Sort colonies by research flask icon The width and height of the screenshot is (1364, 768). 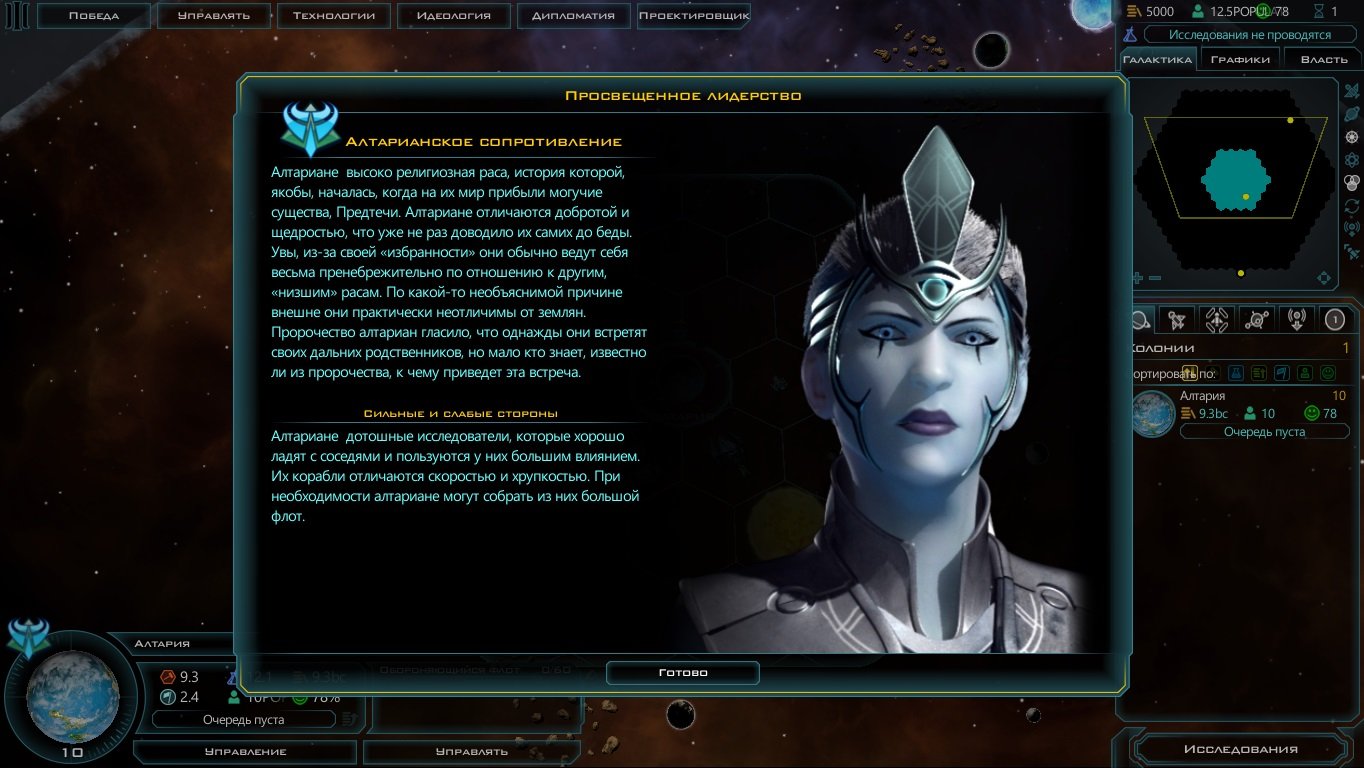(x=1235, y=372)
